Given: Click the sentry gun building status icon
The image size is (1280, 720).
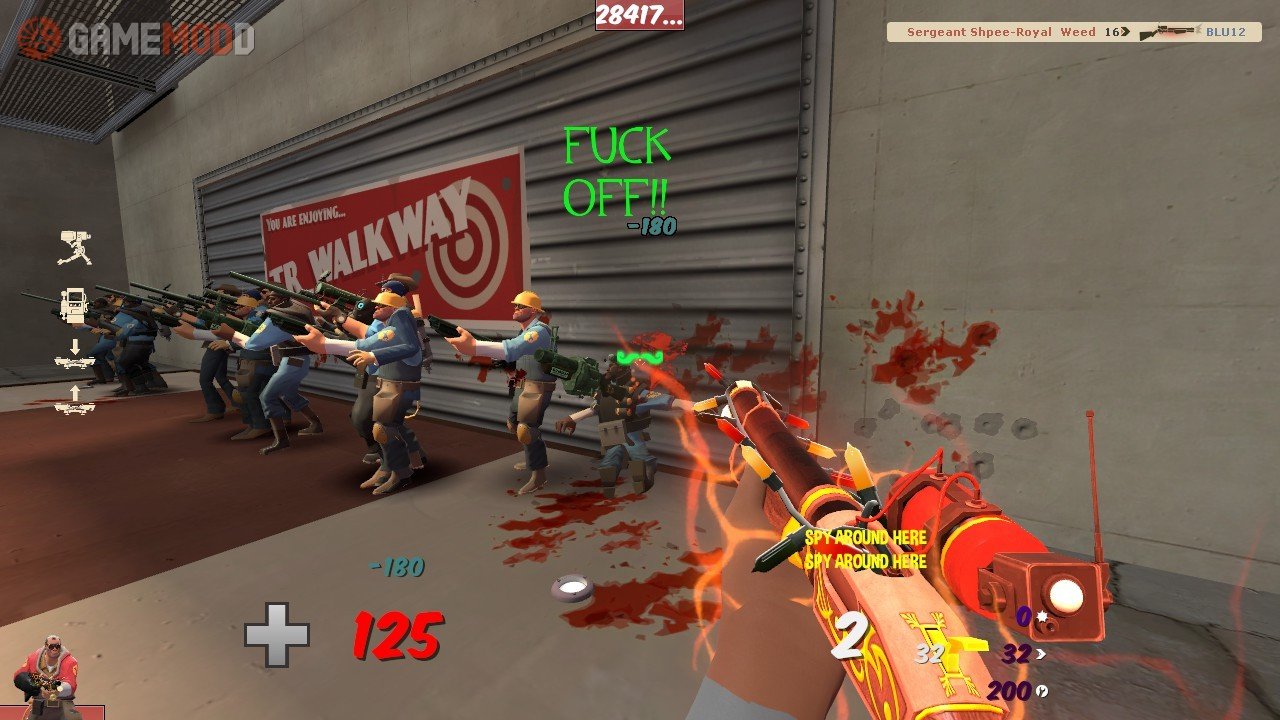Looking at the screenshot, I should [x=75, y=247].
